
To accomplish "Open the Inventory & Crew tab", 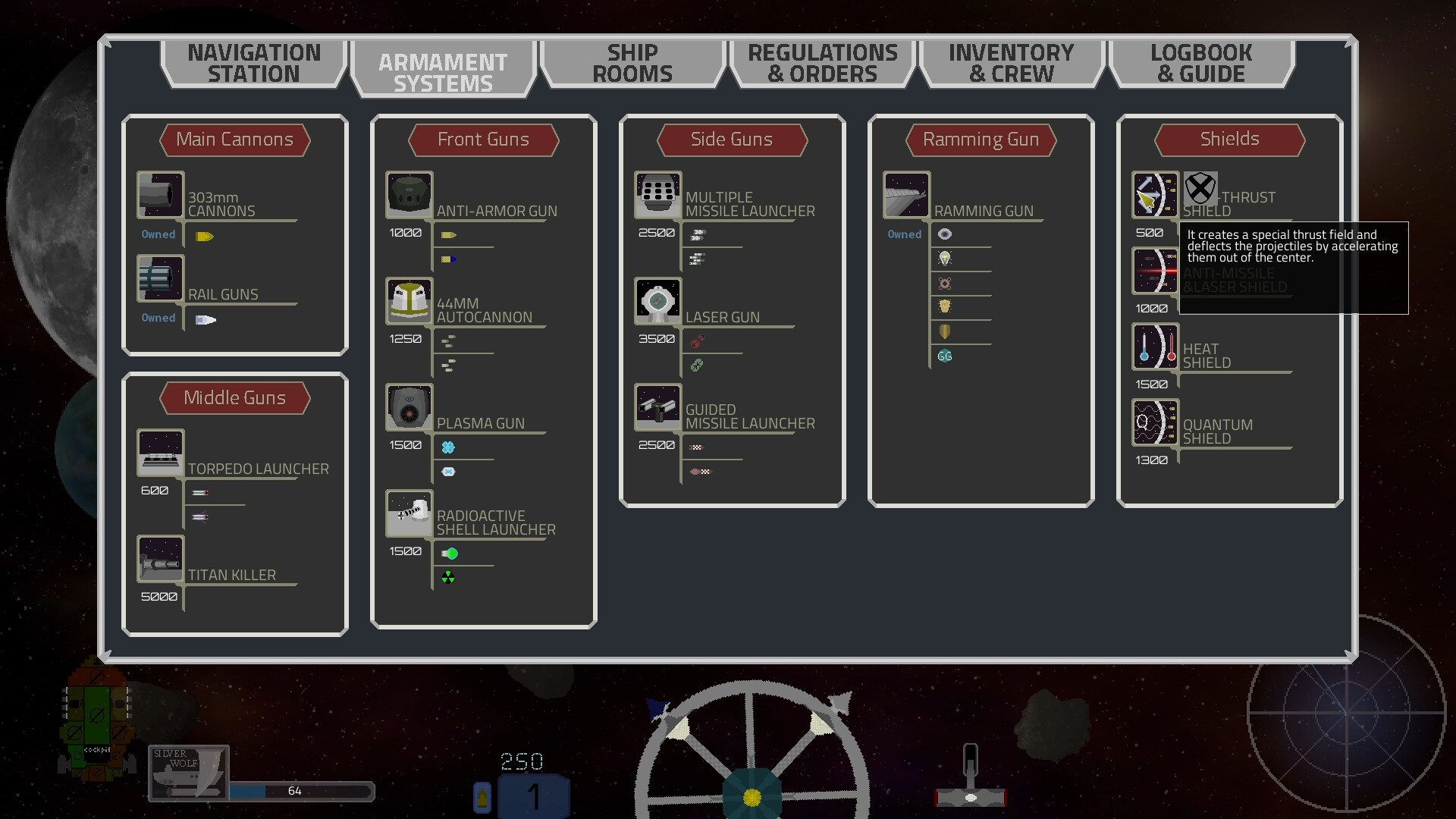I will coord(1012,64).
